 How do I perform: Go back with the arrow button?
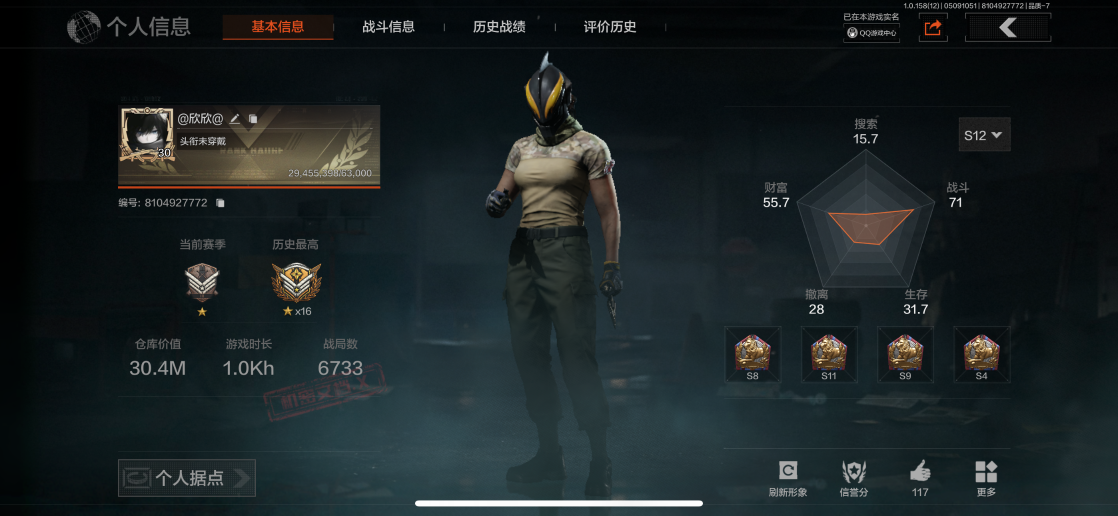coord(1007,28)
